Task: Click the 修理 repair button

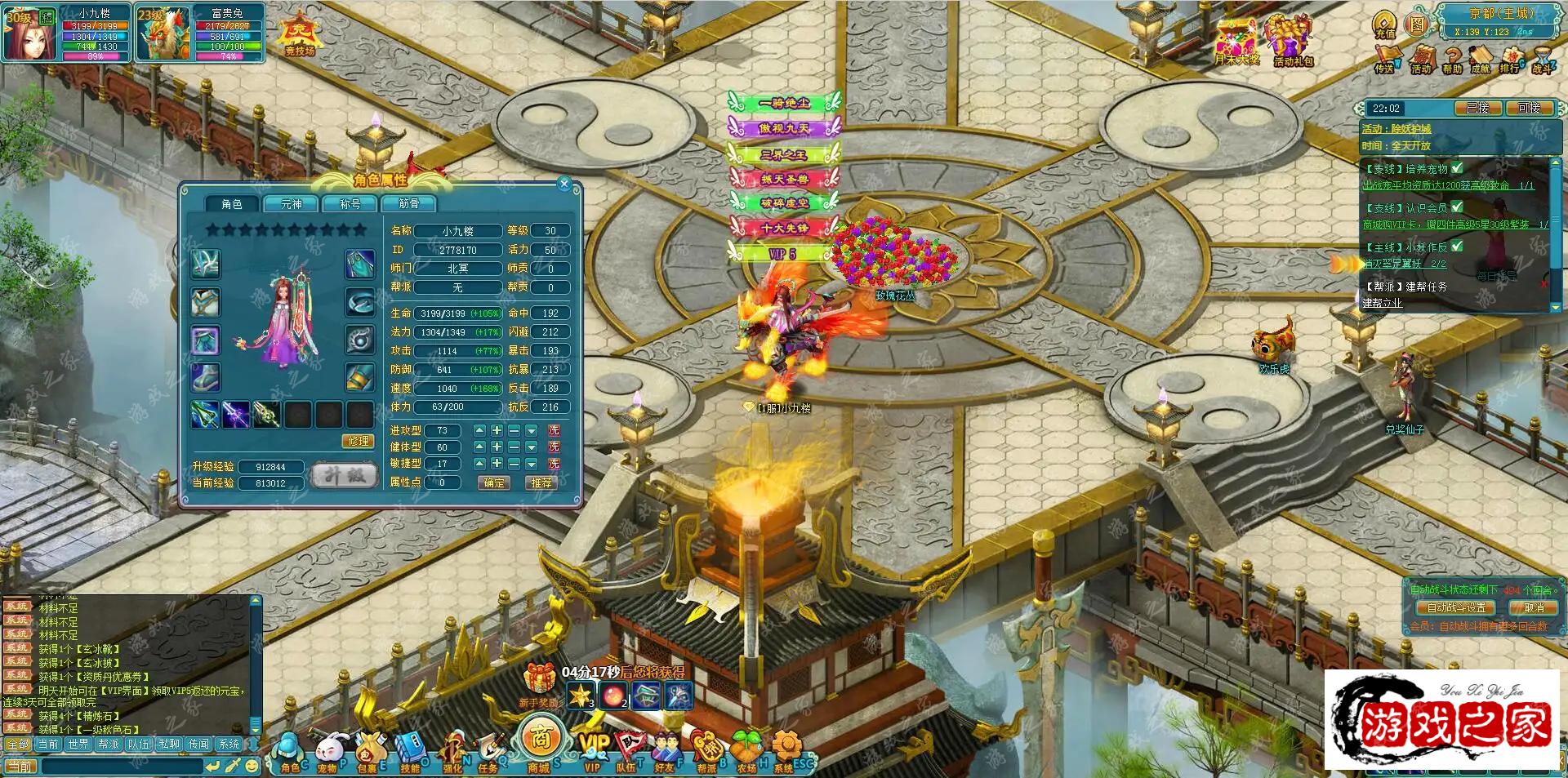Action: [x=359, y=441]
